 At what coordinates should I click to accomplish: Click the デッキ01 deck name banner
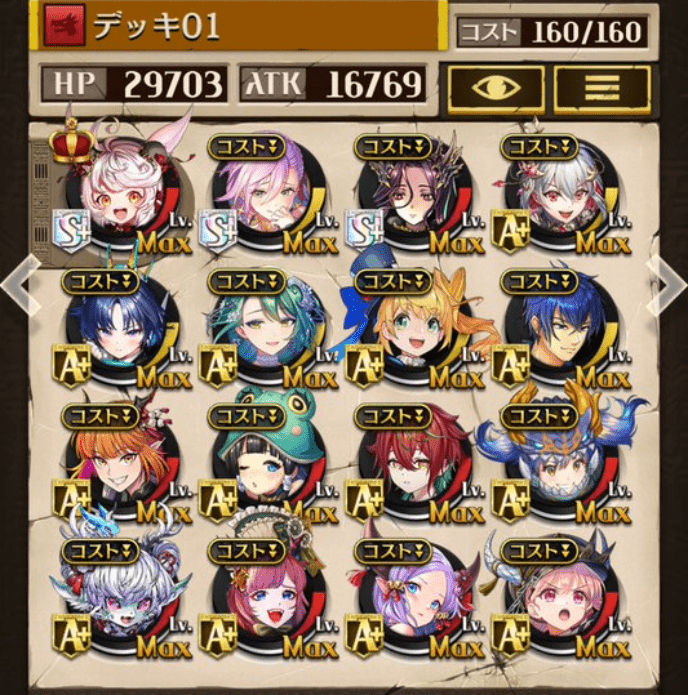click(240, 27)
